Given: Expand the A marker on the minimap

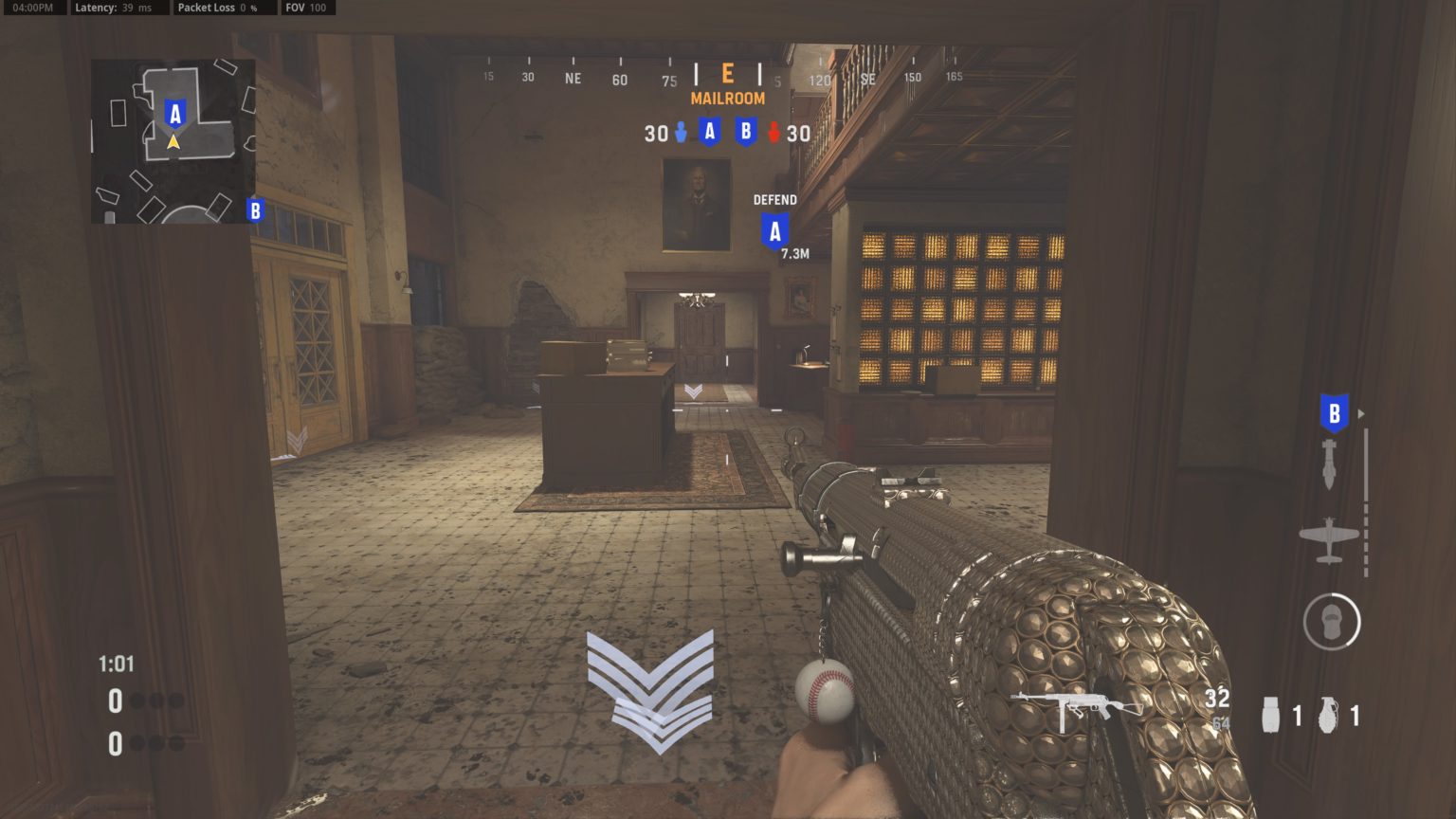Looking at the screenshot, I should (173, 114).
